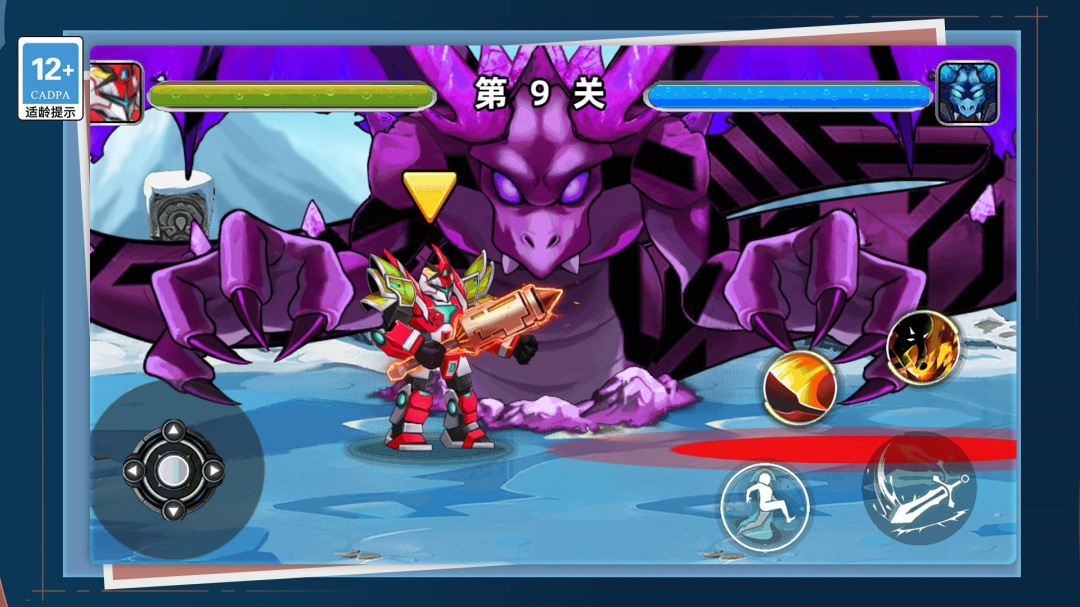Activate the running dash skill button

(765, 507)
